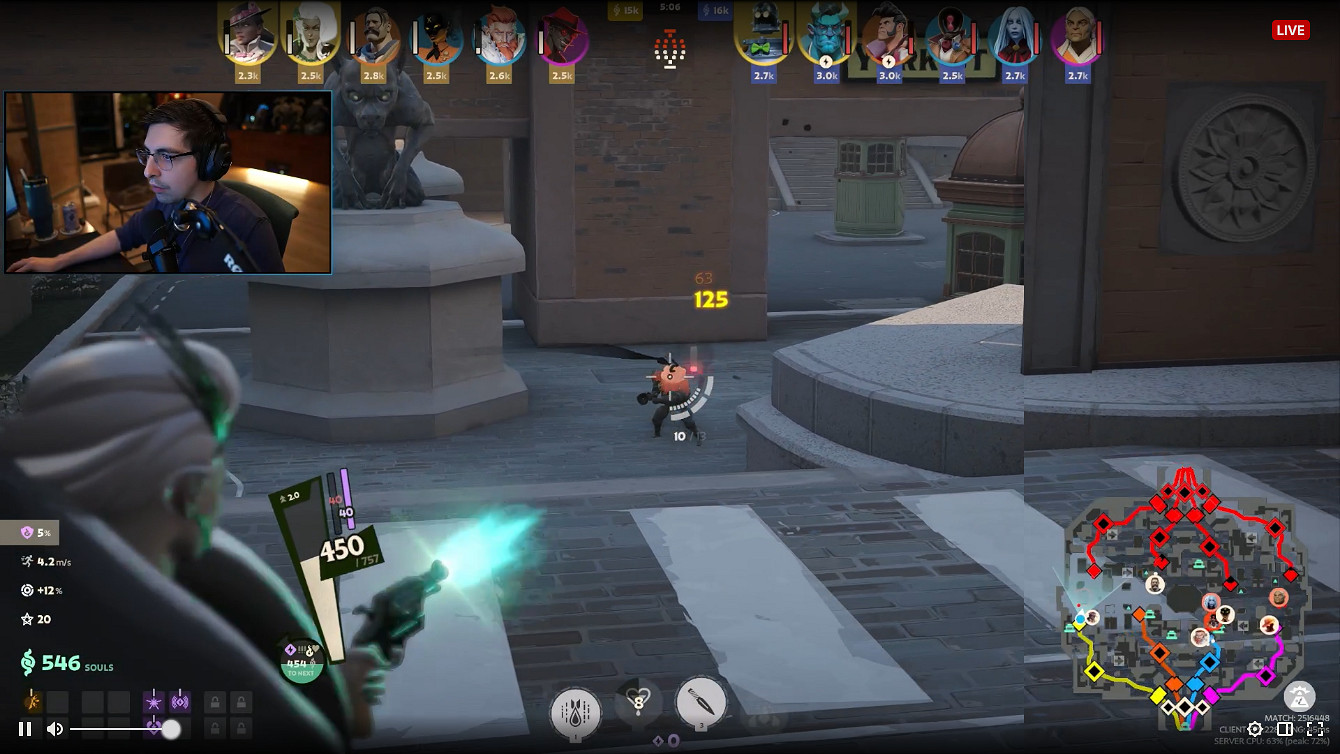The width and height of the screenshot is (1340, 754).
Task: Click the zipline button beside the minimap
Action: pos(1300,697)
